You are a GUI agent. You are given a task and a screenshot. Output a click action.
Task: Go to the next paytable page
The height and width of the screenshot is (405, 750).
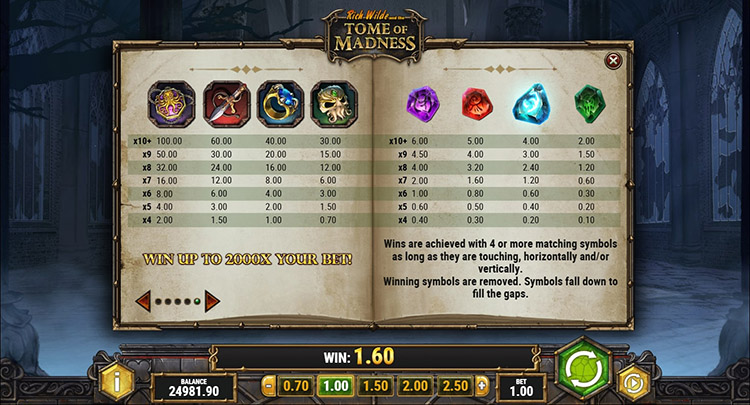coord(212,300)
